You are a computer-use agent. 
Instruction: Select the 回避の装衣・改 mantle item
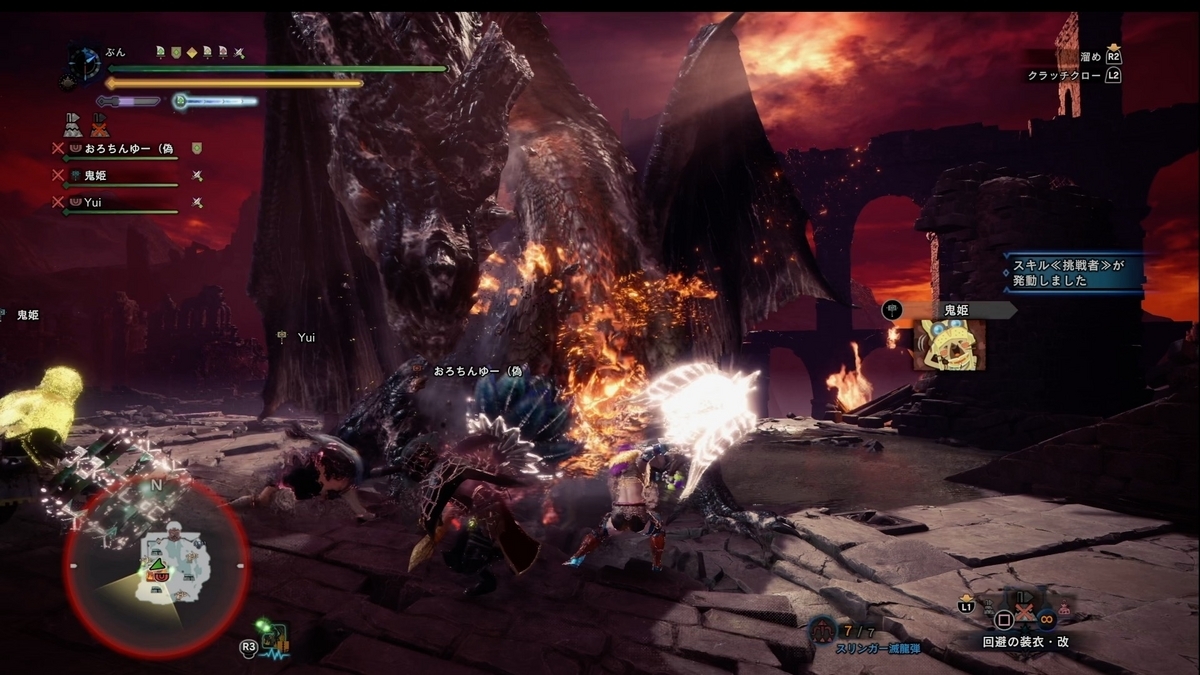(1025, 642)
